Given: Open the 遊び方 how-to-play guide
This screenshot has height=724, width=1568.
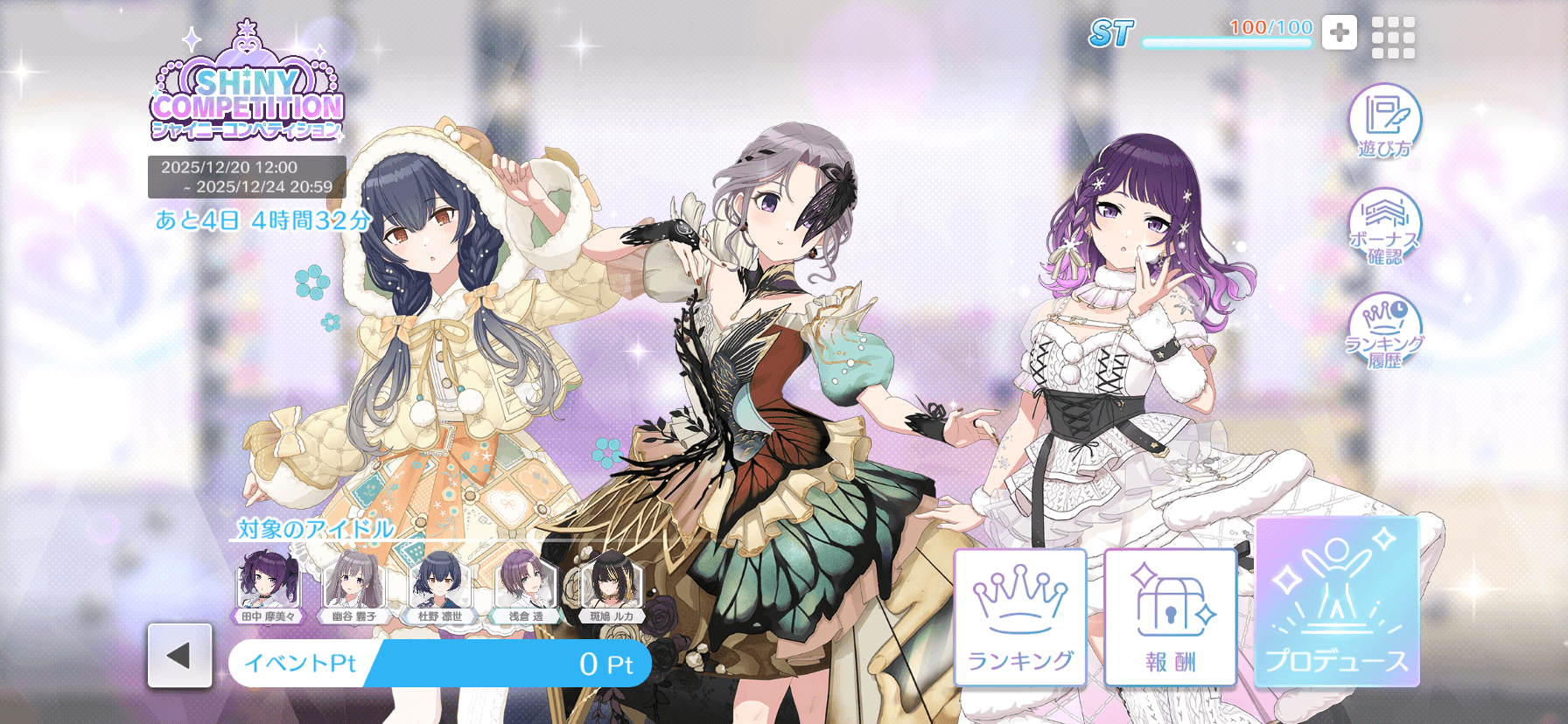Looking at the screenshot, I should click(1384, 122).
